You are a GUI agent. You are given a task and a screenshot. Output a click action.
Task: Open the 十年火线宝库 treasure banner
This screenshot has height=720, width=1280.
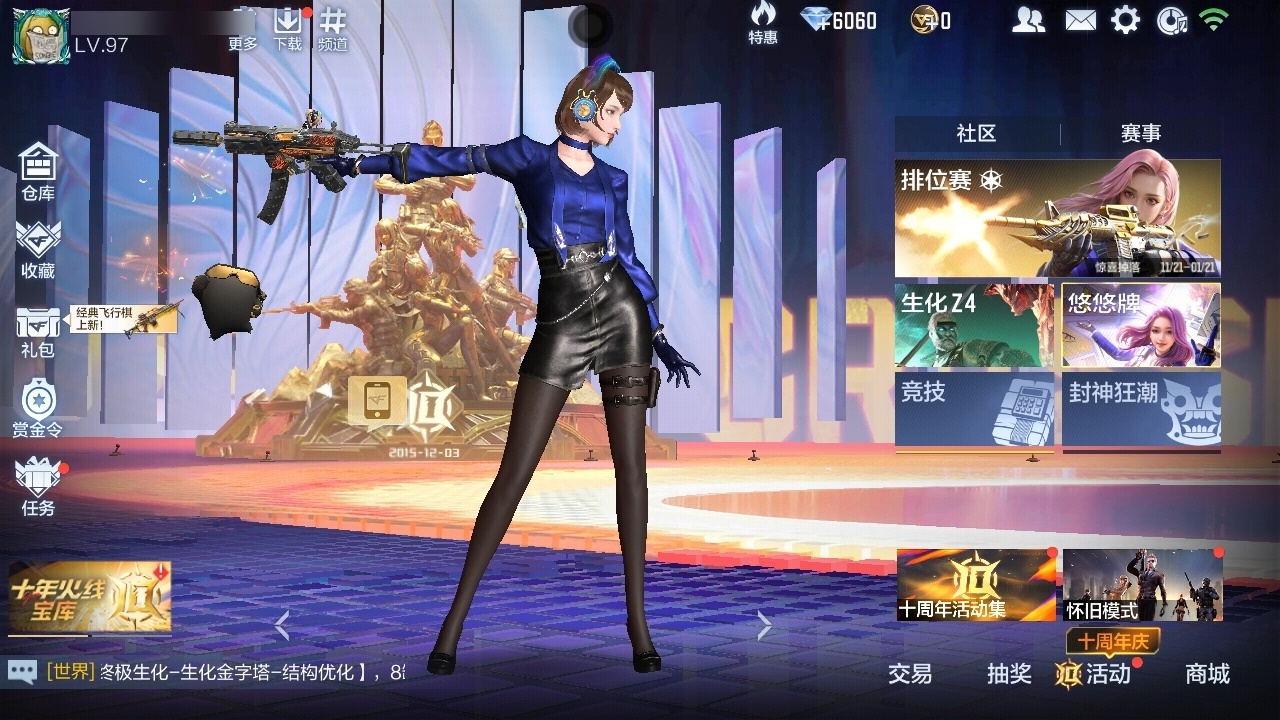(90, 597)
